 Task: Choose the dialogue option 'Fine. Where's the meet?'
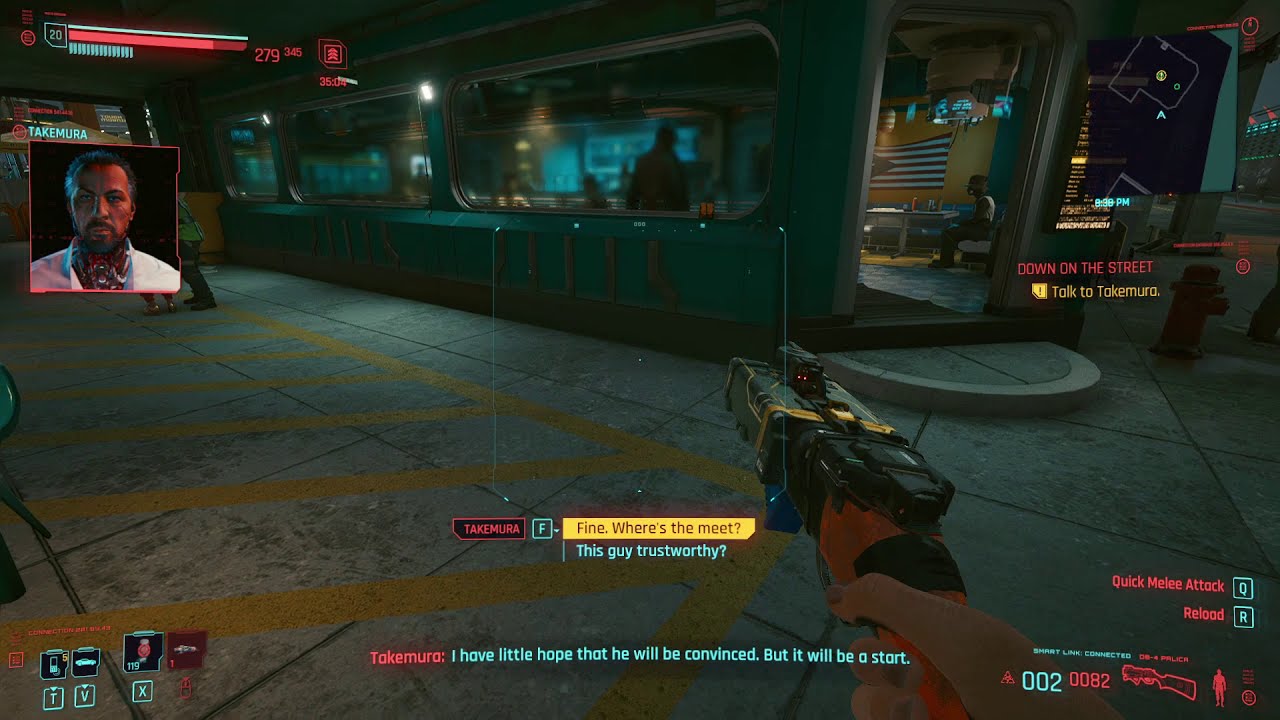[660, 528]
